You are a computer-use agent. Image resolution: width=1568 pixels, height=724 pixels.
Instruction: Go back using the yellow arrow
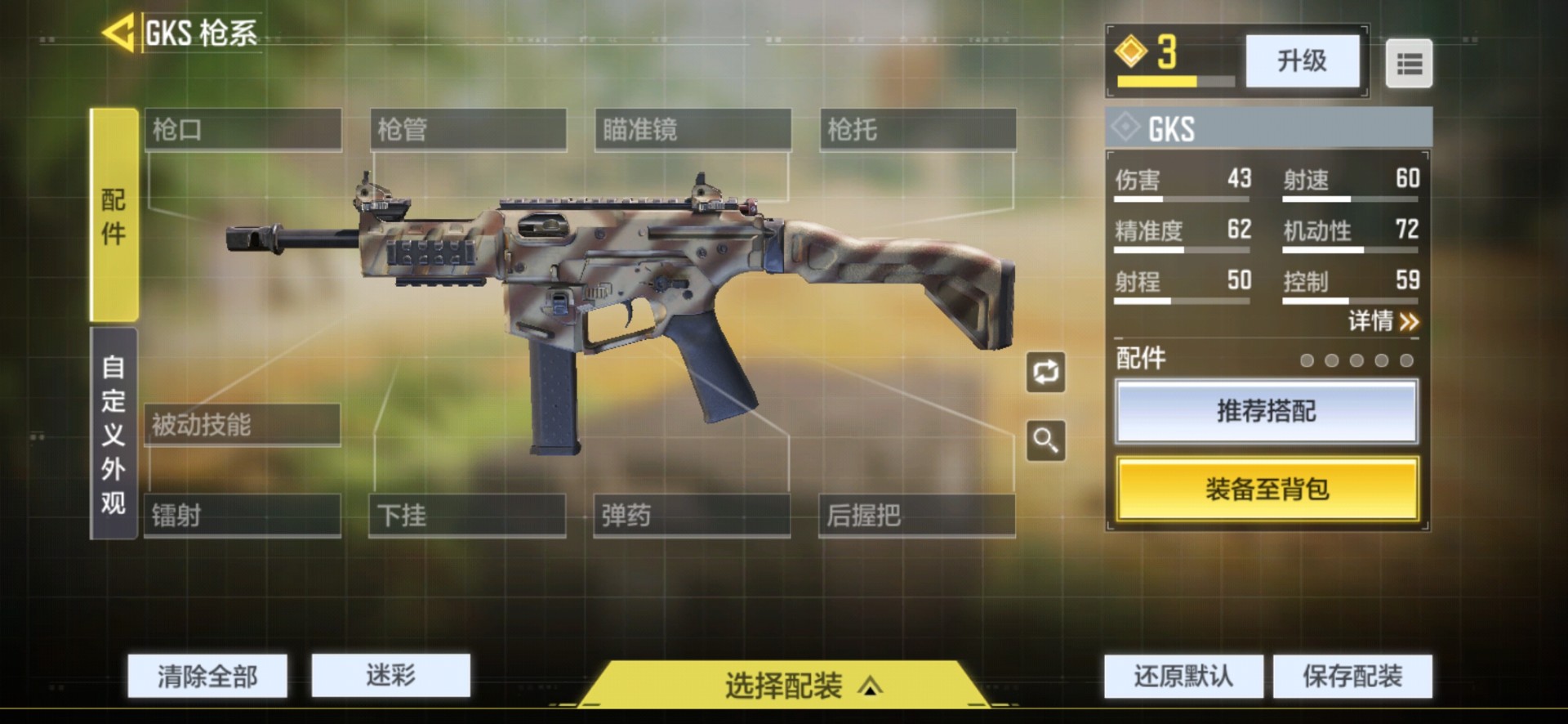pos(118,34)
